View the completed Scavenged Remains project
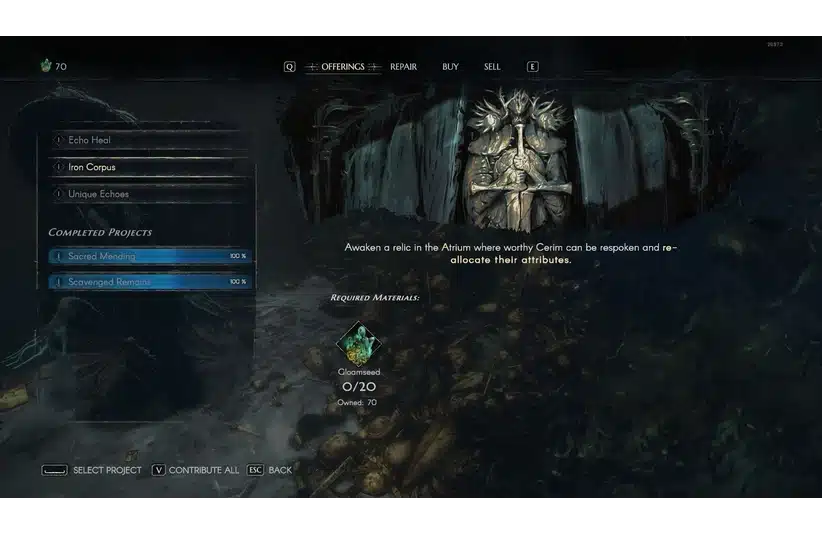The height and width of the screenshot is (535, 822). click(x=148, y=282)
